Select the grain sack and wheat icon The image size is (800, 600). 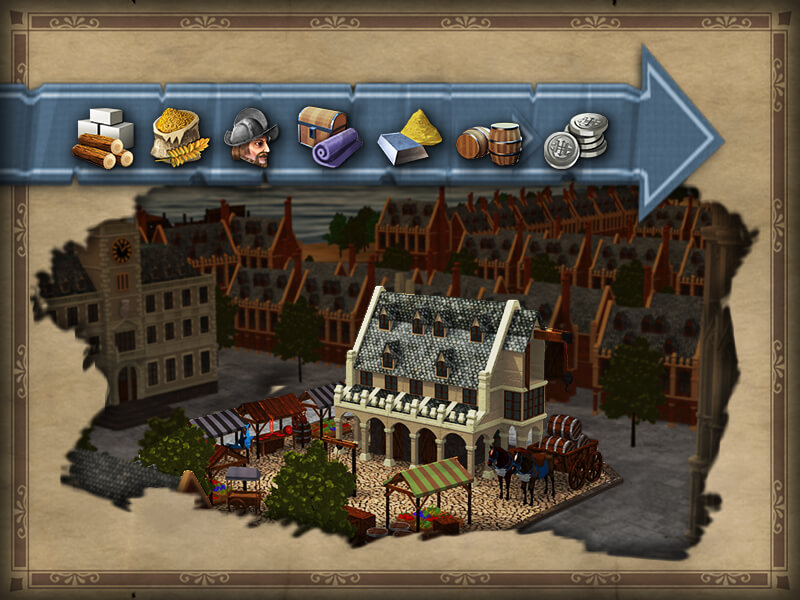pos(179,137)
